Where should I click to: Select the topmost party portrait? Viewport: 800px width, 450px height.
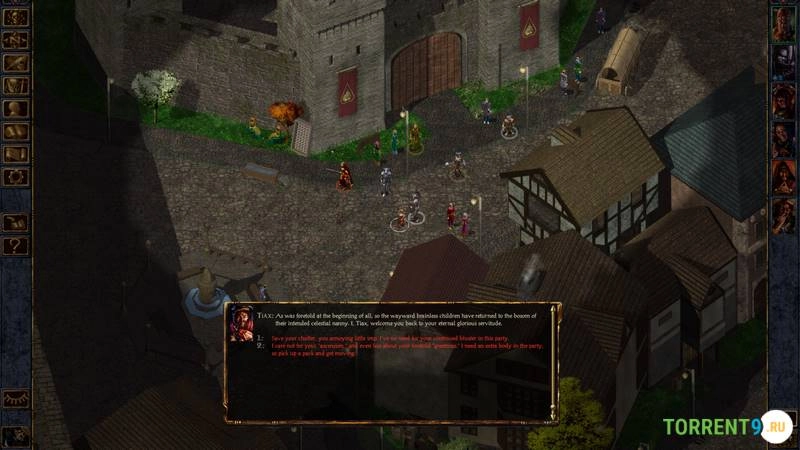click(783, 25)
